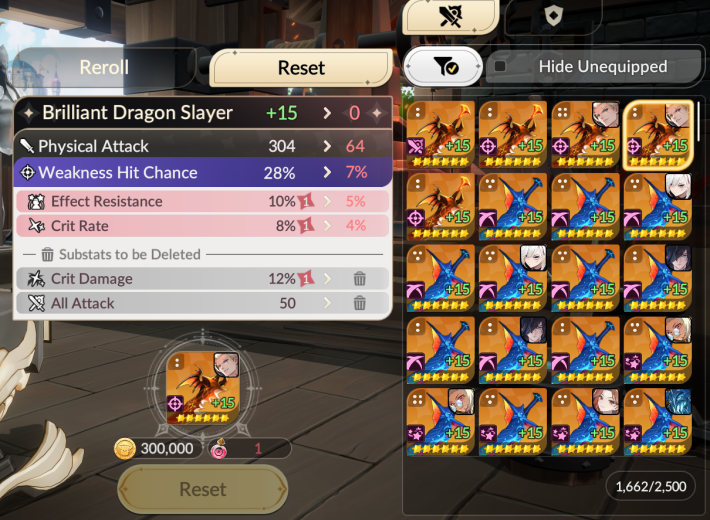Confirm with the large Reset button
Viewport: 710px width, 520px height.
203,489
